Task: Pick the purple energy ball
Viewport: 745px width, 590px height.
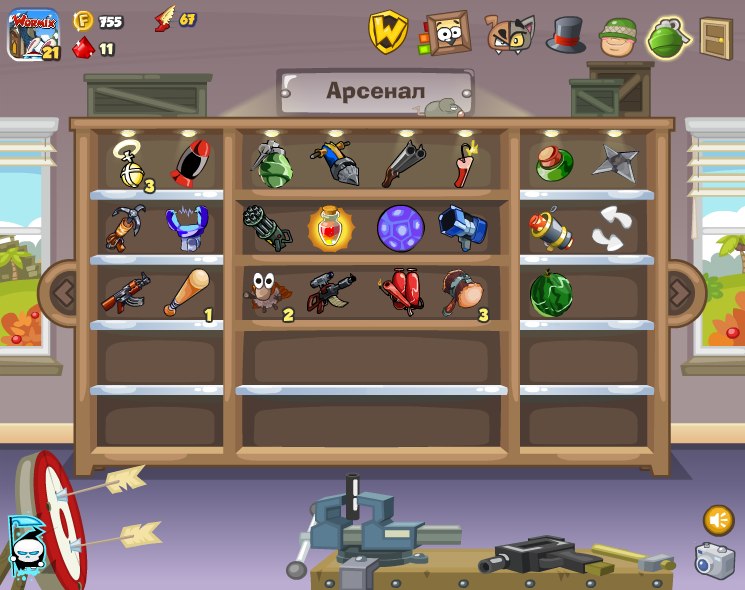Action: click(x=400, y=228)
